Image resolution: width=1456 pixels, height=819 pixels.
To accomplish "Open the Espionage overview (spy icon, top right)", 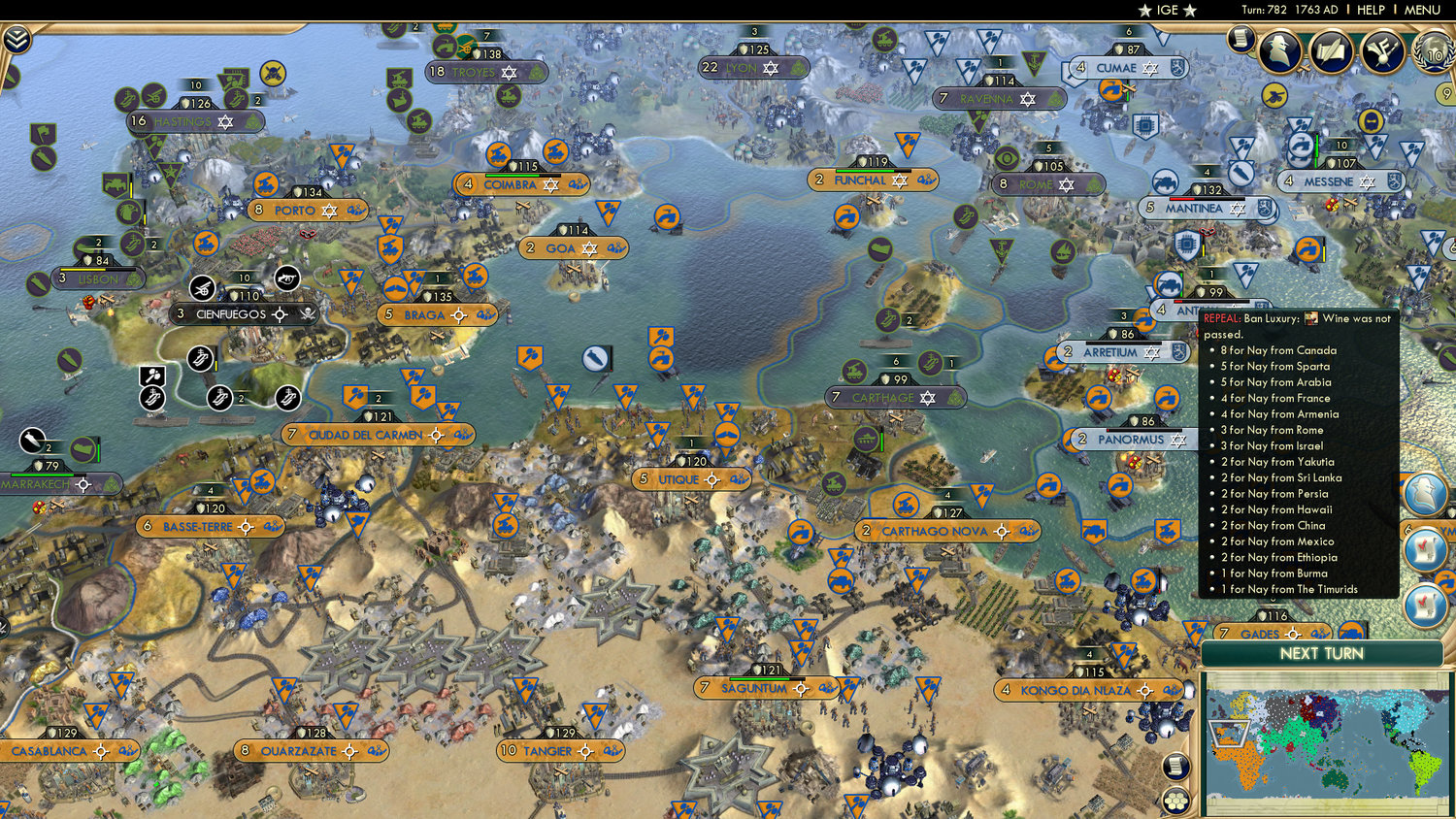I will (x=1278, y=49).
